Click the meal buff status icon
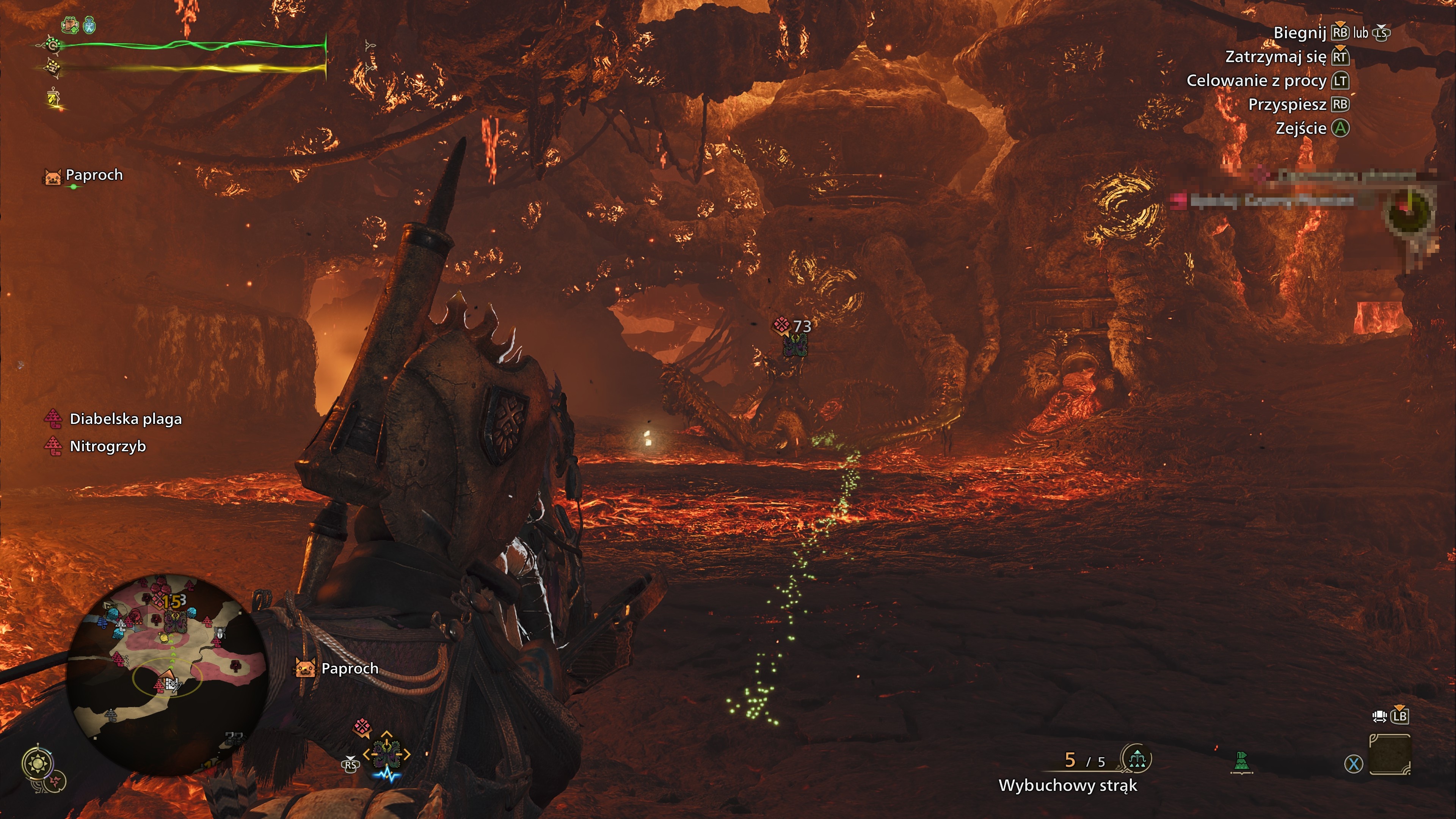This screenshot has height=819, width=1456. point(69,25)
